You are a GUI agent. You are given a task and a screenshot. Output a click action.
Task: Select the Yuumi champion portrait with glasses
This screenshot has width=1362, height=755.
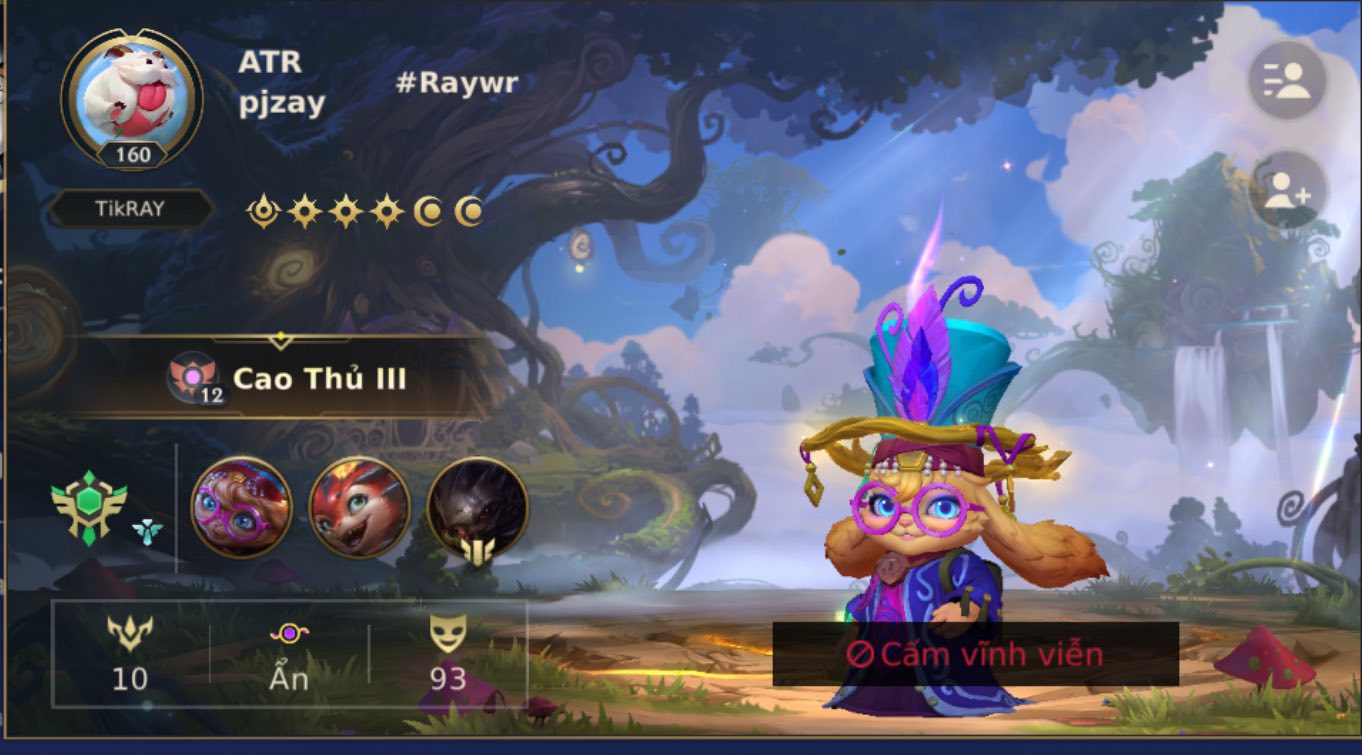pos(241,507)
